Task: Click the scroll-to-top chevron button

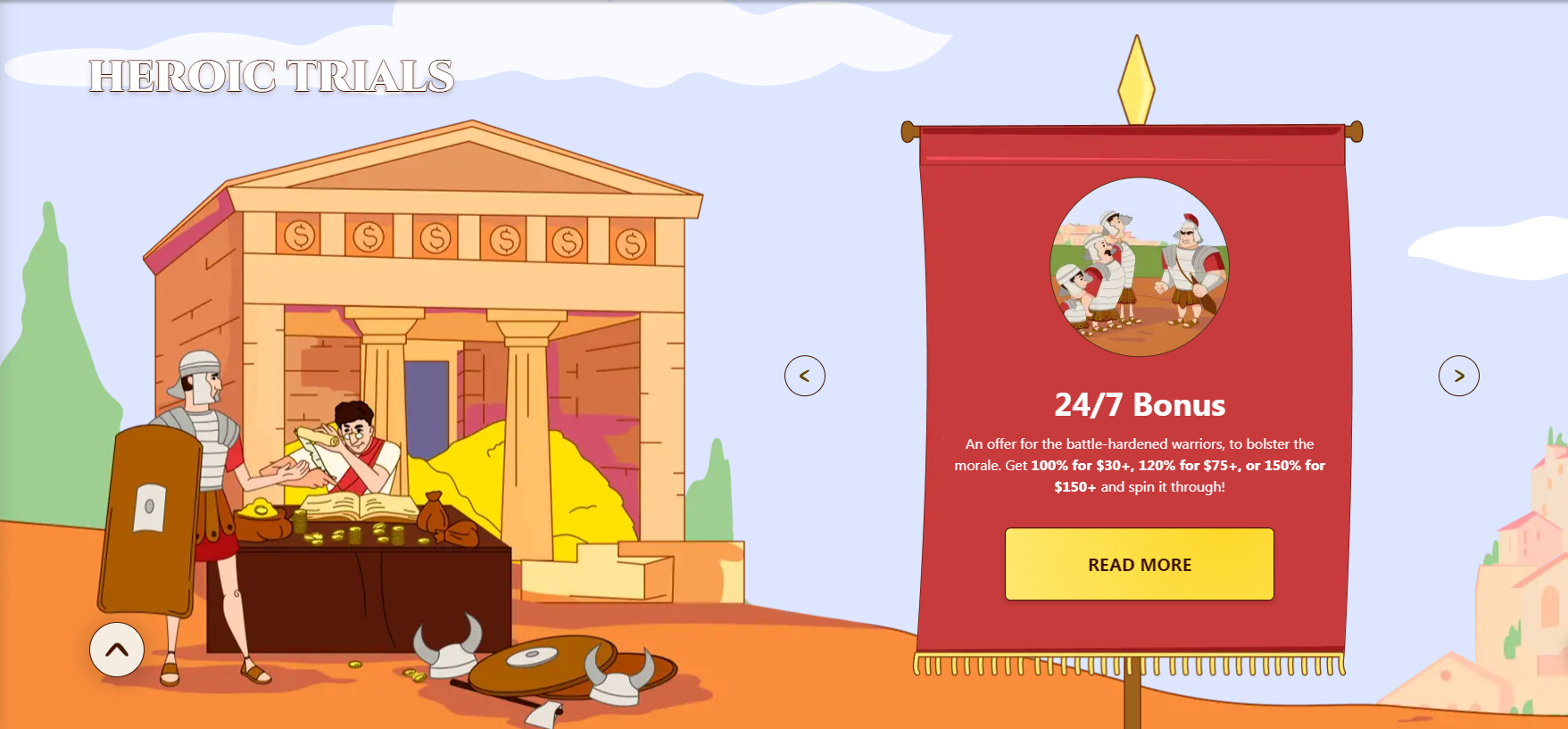Action: [x=117, y=650]
